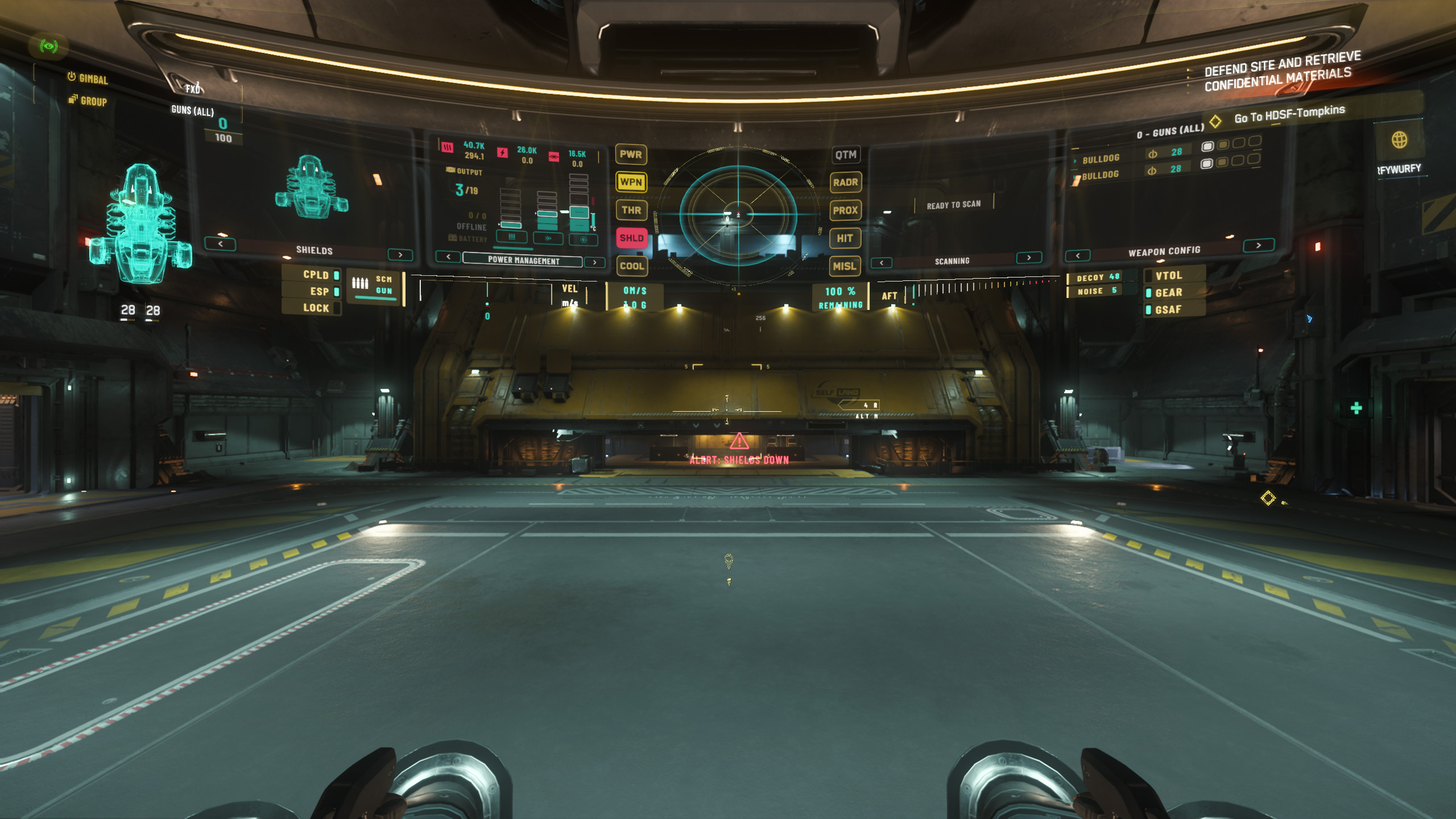
Task: Choose the MISL missile button
Action: [x=845, y=266]
